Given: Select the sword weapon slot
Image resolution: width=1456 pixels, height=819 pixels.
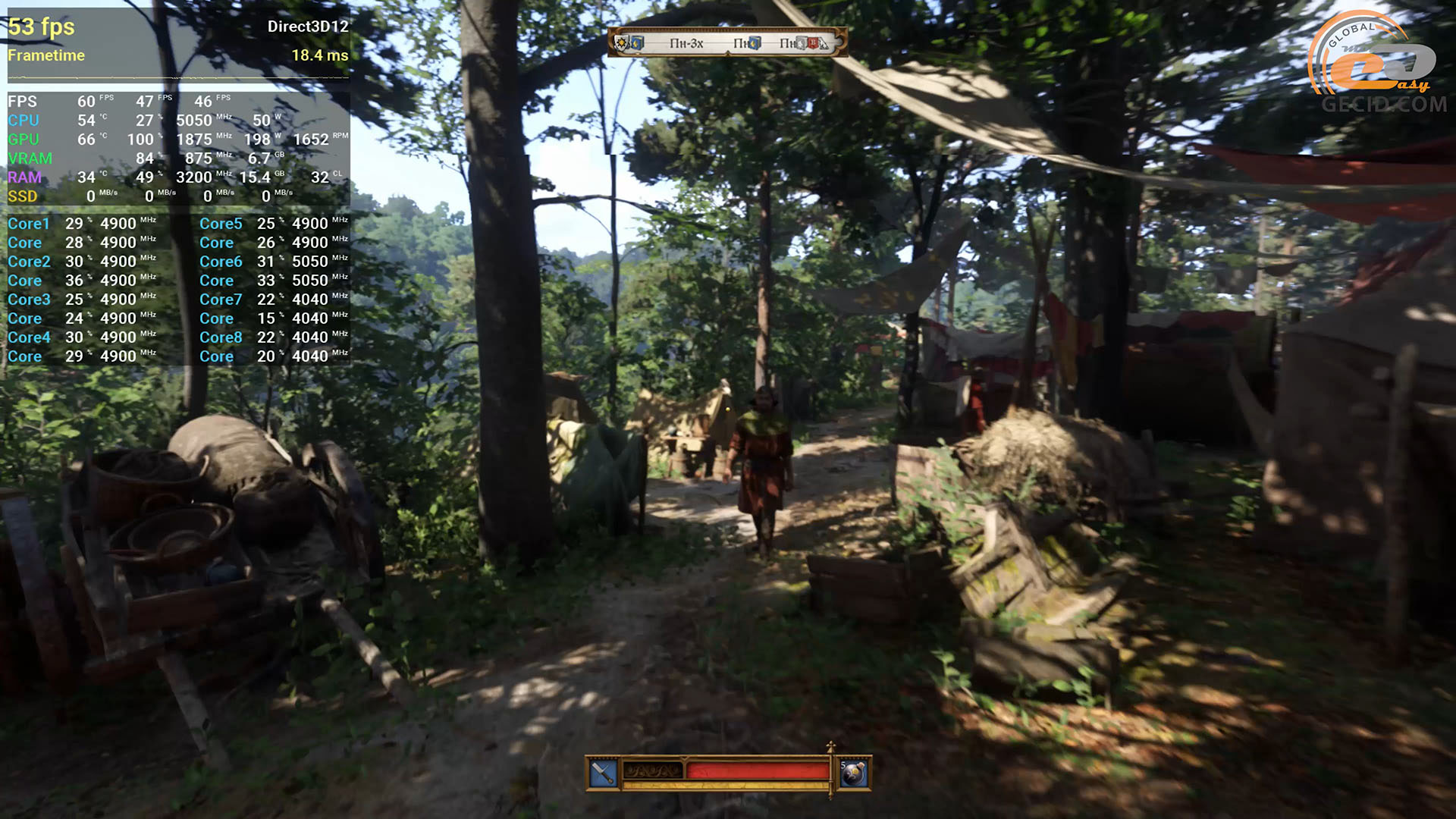Looking at the screenshot, I should (x=603, y=773).
